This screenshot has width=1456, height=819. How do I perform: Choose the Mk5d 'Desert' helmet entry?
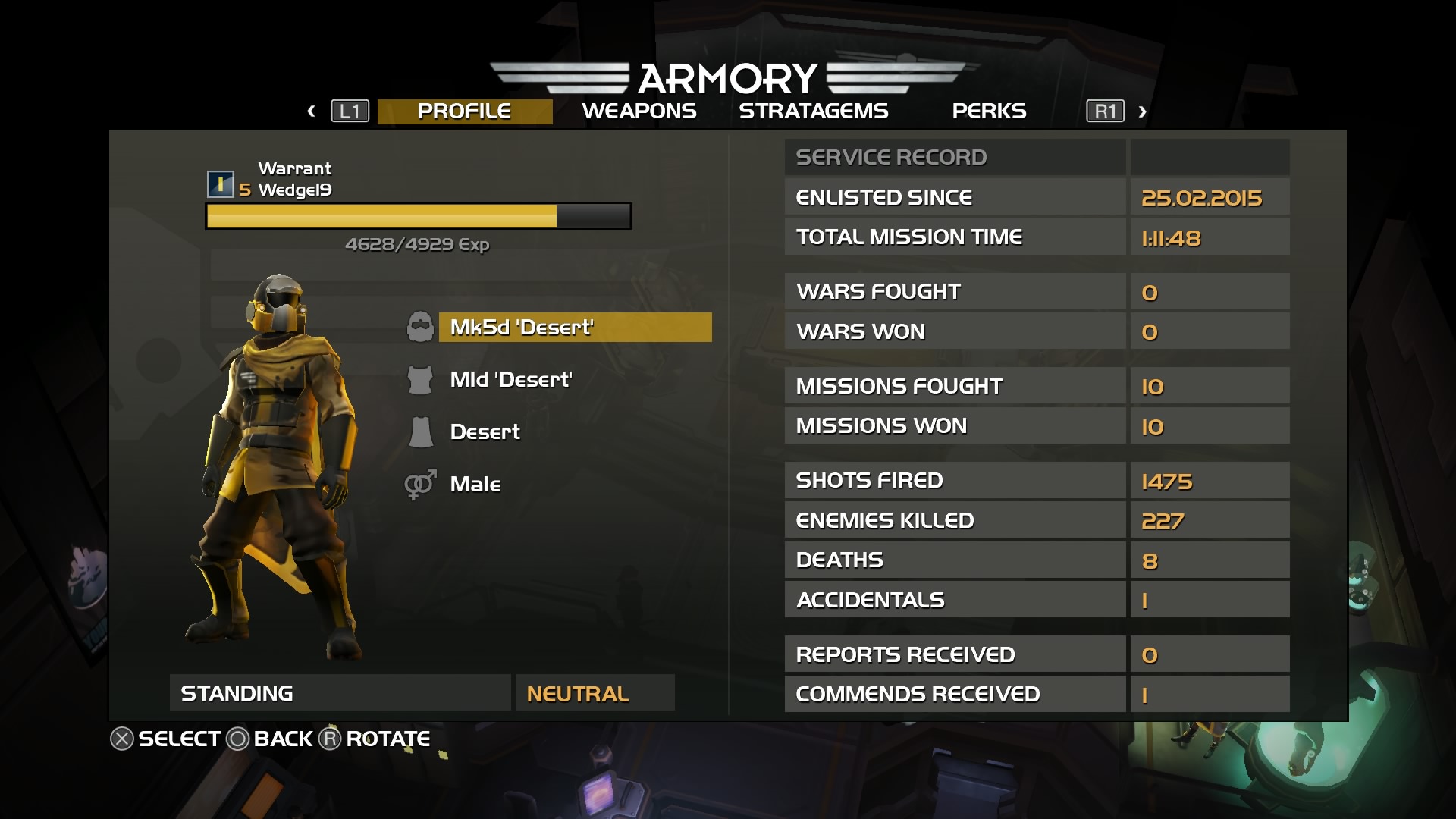tap(575, 328)
